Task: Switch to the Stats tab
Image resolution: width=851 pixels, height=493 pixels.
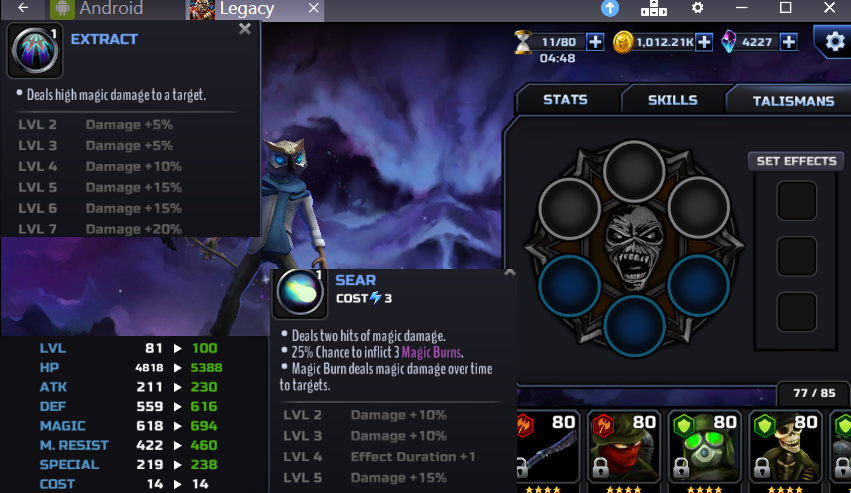Action: coord(565,100)
